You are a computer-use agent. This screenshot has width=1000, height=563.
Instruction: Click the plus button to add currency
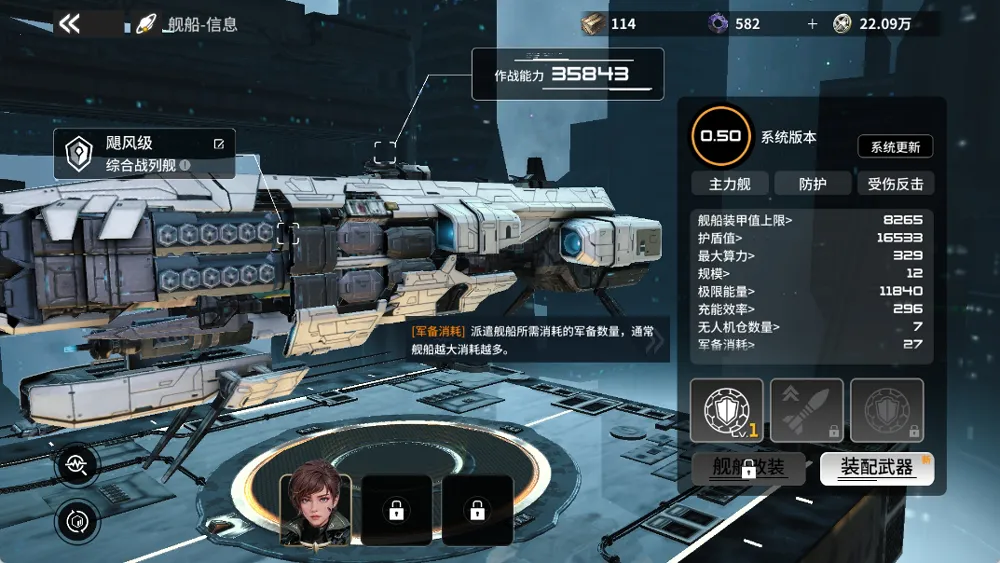[x=812, y=24]
